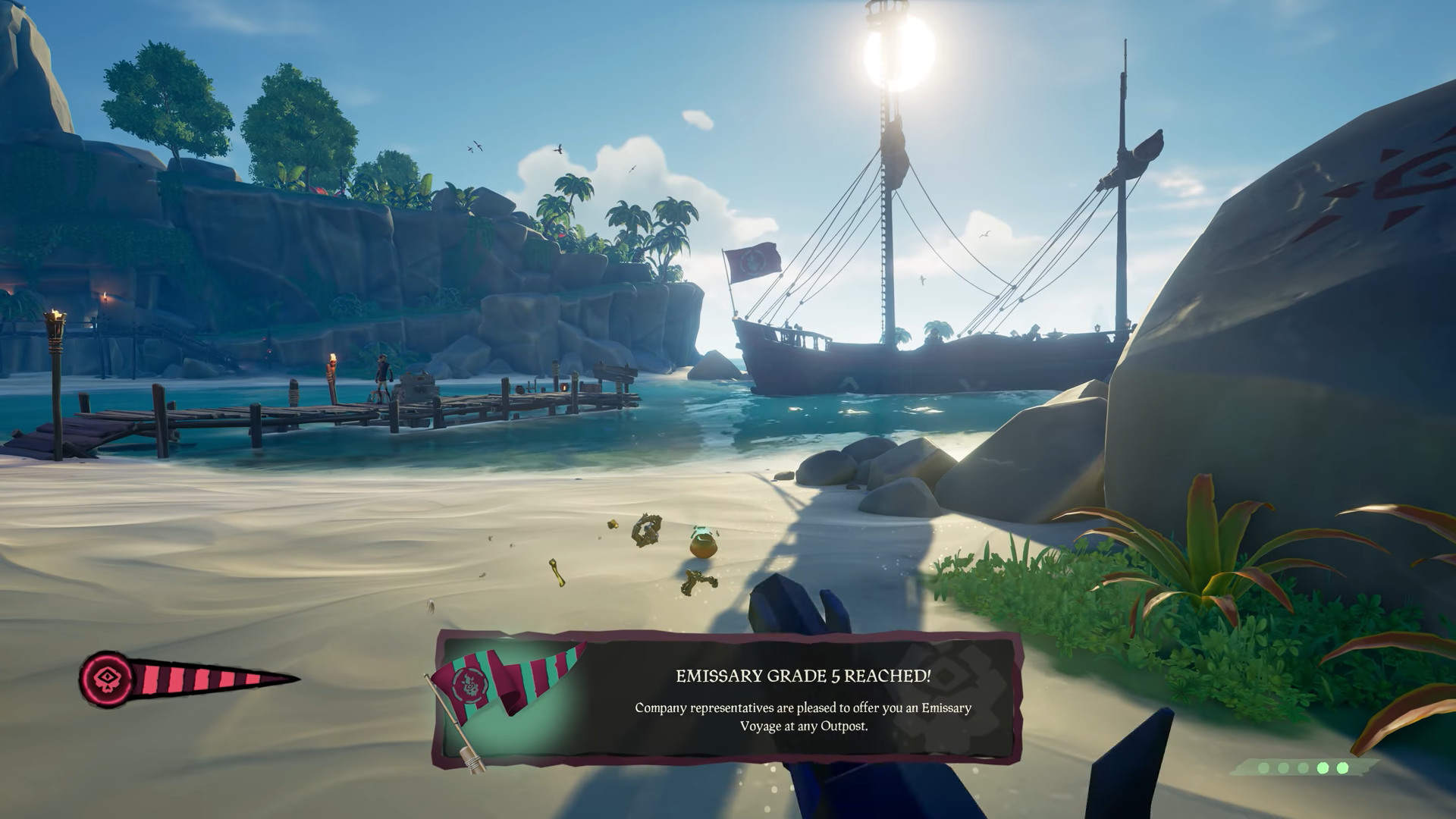Click the Emissary Grade 5 Reached notification
This screenshot has height=819, width=1456.
[x=802, y=699]
